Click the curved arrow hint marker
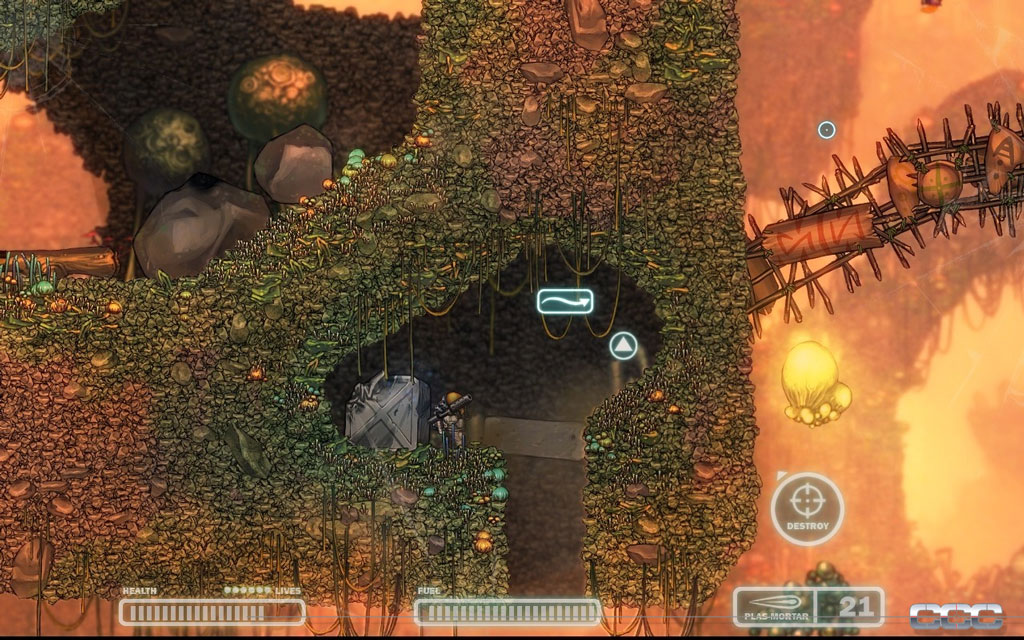 click(x=564, y=300)
